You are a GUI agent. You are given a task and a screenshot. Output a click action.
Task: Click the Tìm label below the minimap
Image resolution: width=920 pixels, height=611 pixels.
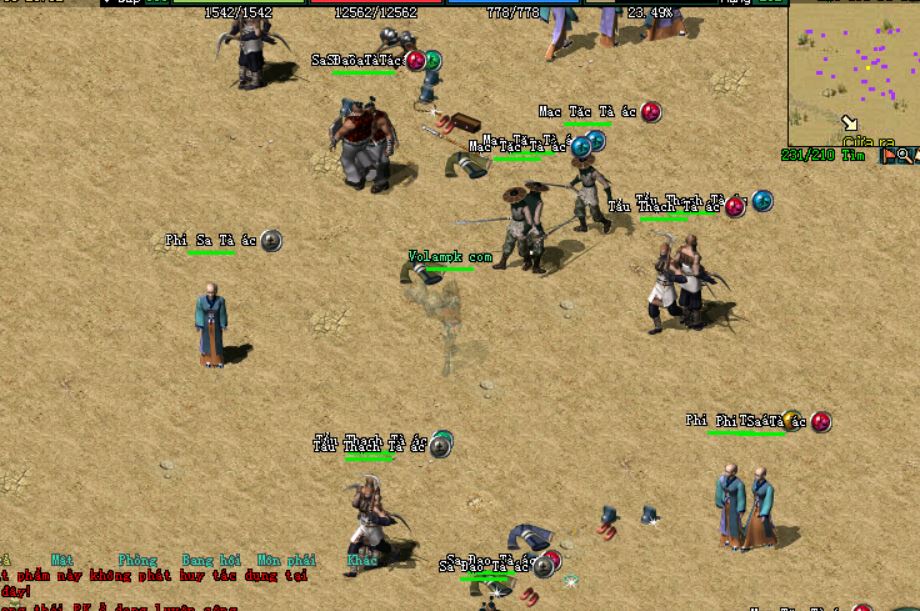[853, 155]
